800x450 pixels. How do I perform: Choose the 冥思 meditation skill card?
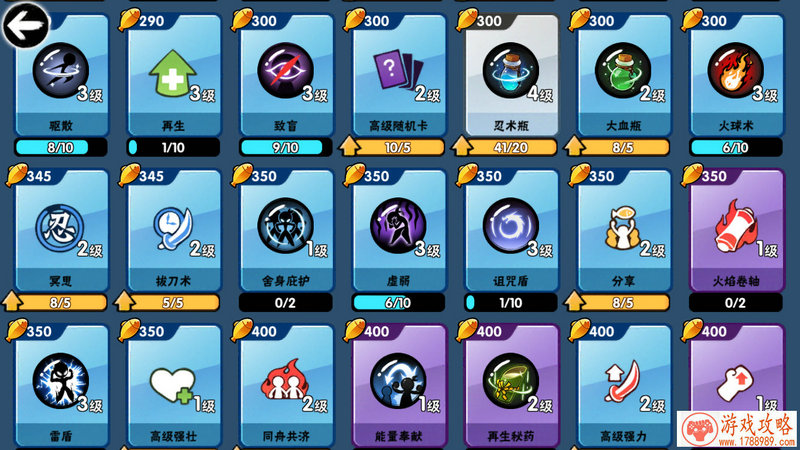click(62, 230)
